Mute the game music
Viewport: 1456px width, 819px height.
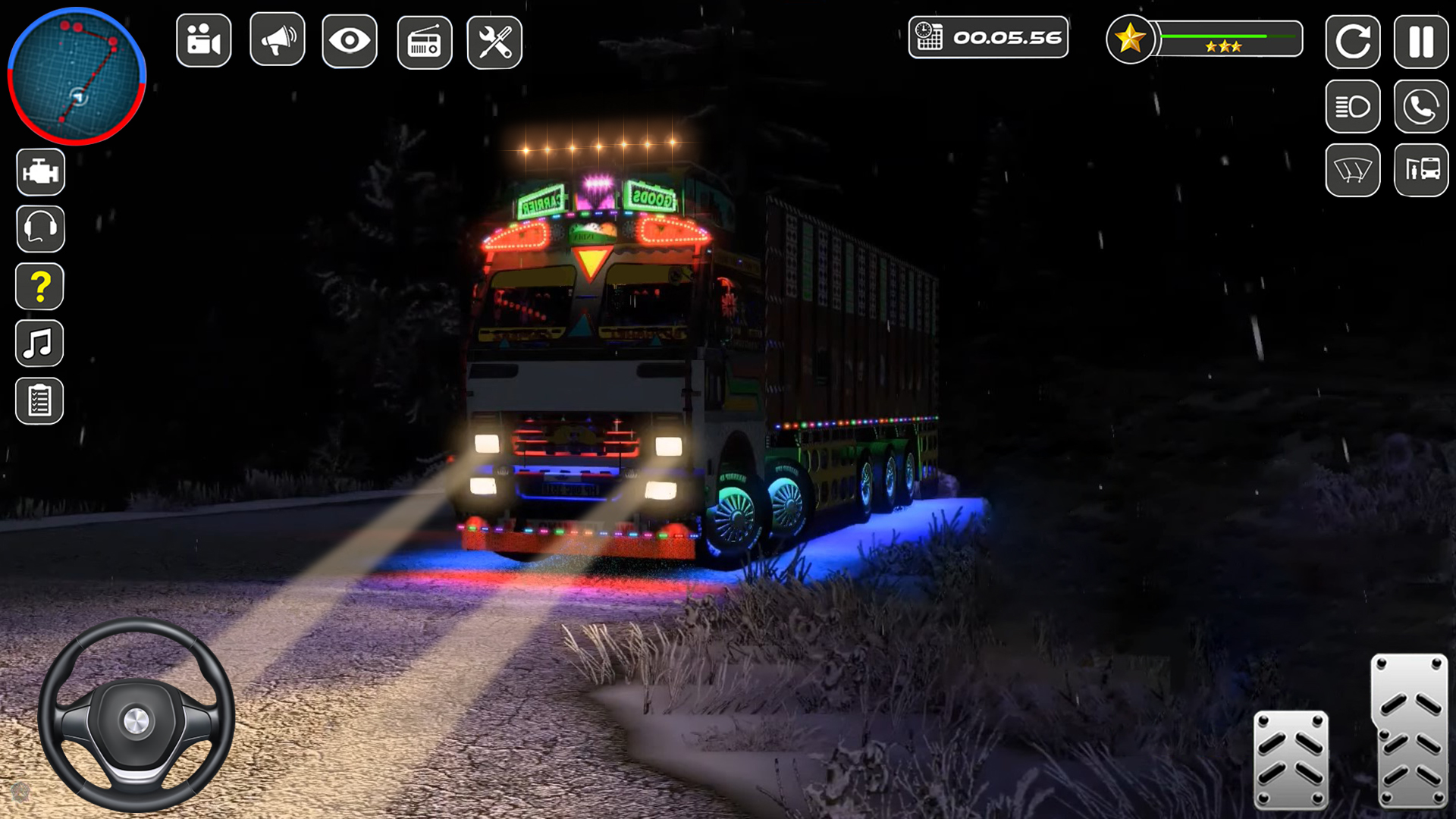click(39, 344)
